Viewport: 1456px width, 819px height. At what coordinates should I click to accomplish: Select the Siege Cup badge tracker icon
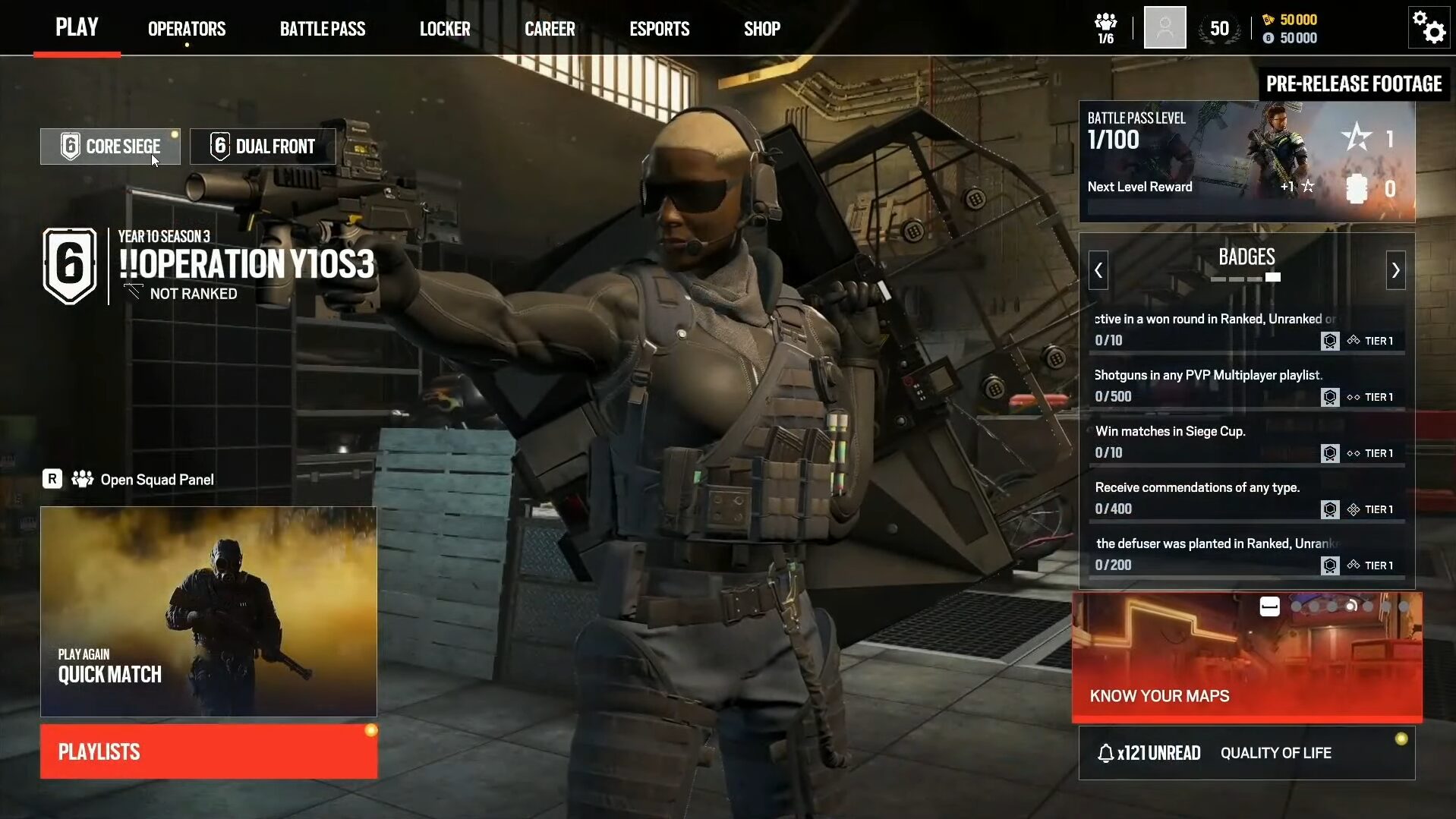click(x=1330, y=453)
